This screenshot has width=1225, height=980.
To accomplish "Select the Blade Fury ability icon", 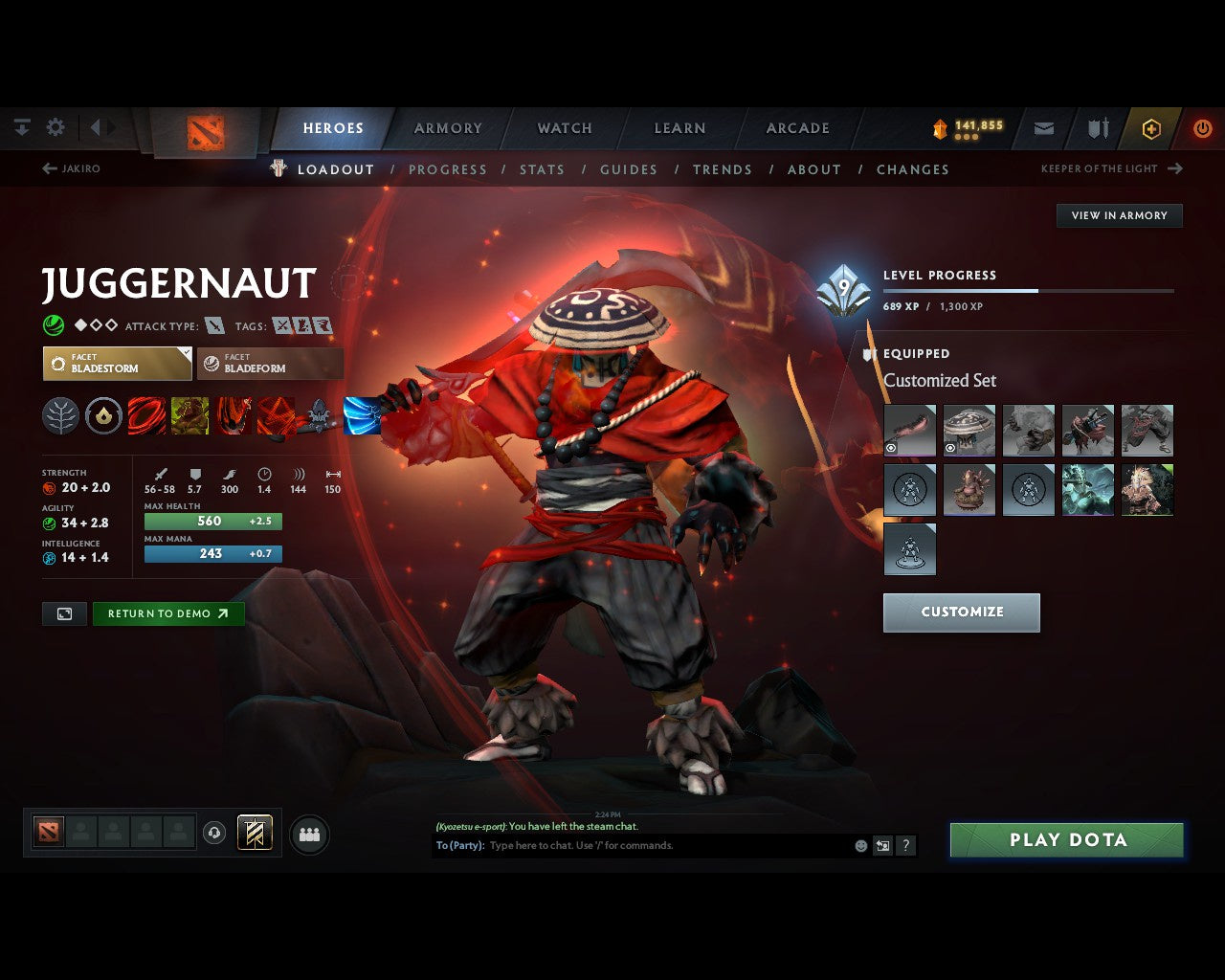I will (146, 414).
